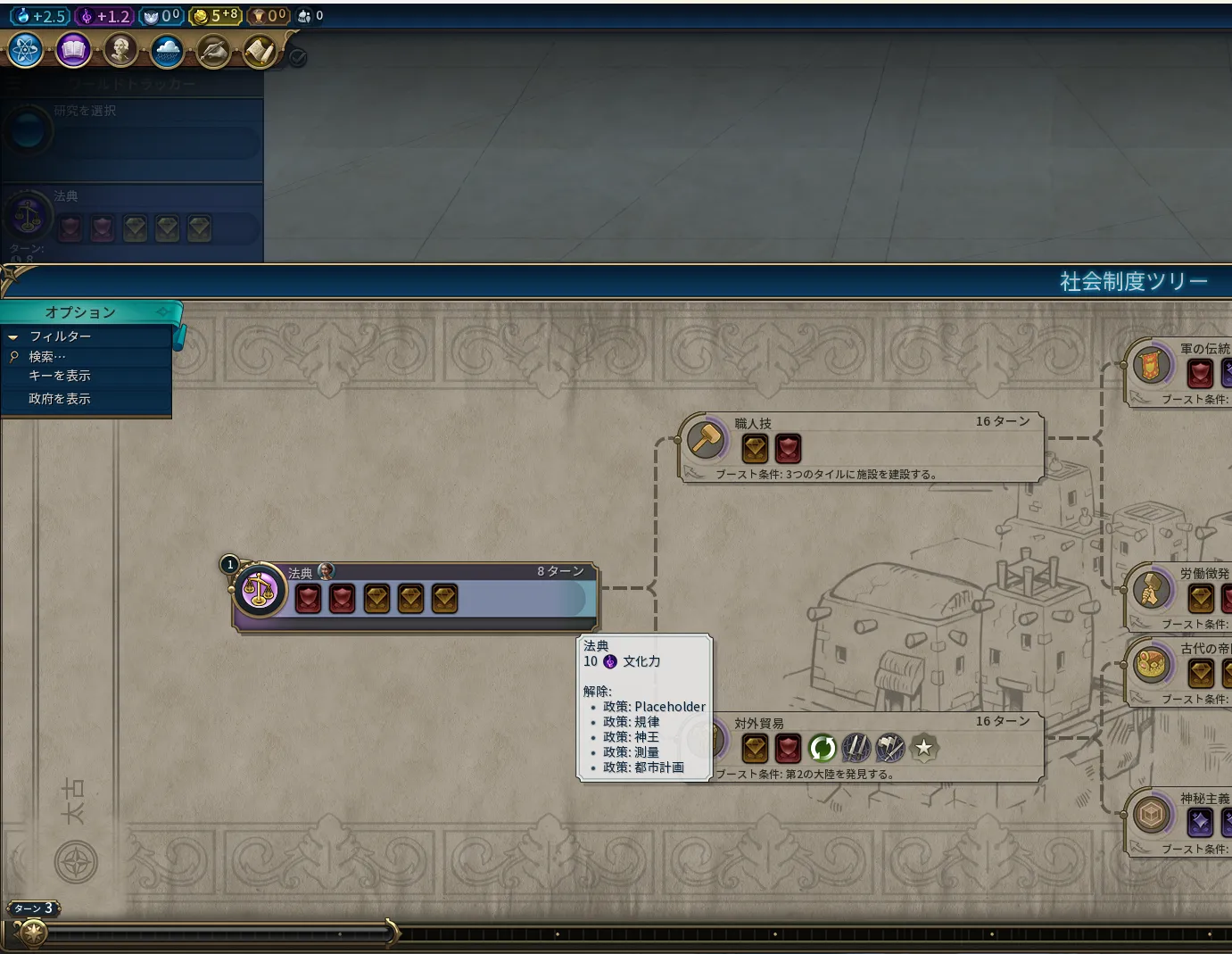Open the technology tree atom icon

[x=25, y=51]
